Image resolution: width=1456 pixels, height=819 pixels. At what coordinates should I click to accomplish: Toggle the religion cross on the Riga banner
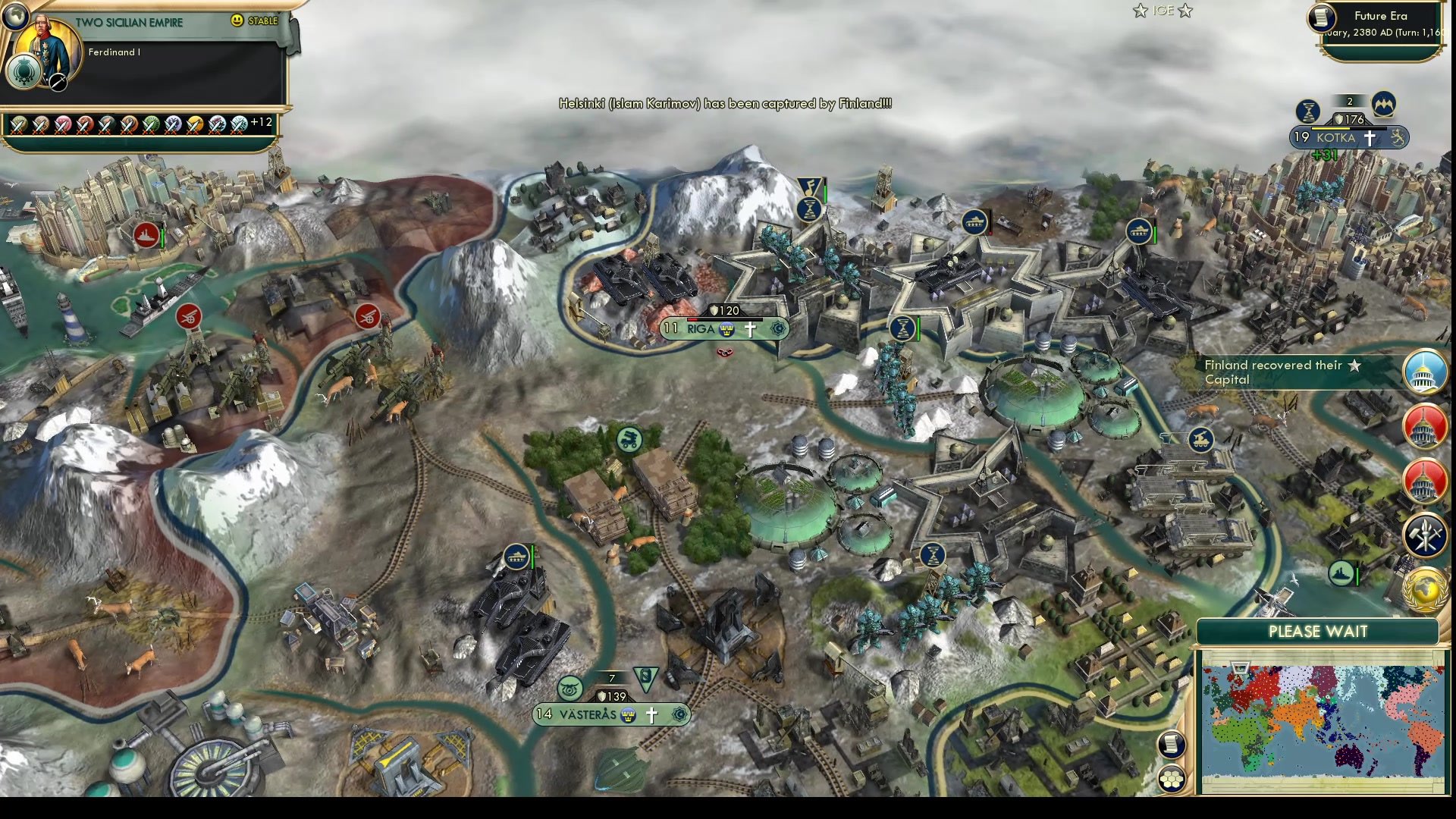tap(749, 328)
